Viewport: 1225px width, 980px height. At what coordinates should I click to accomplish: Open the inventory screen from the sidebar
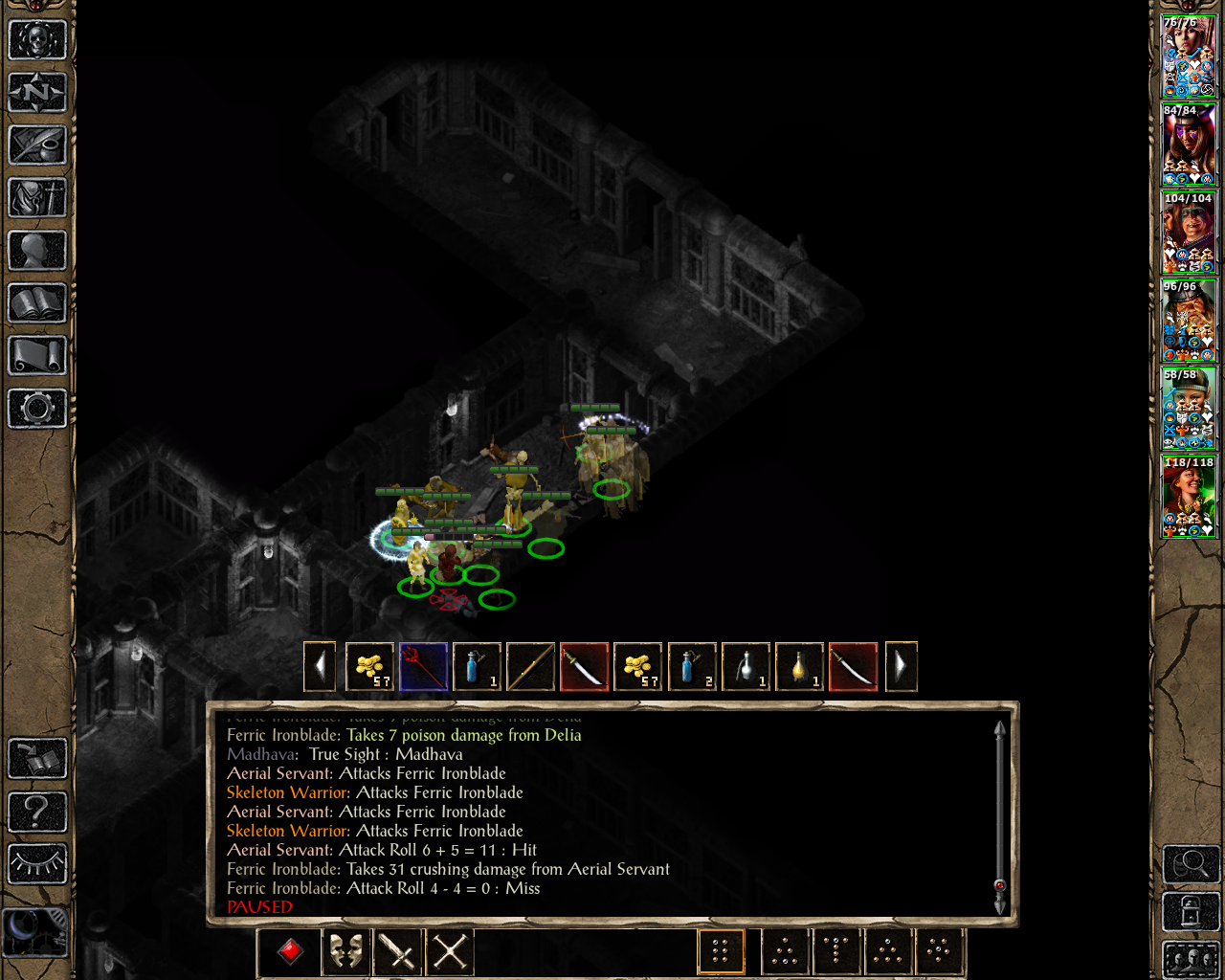pyautogui.click(x=37, y=198)
